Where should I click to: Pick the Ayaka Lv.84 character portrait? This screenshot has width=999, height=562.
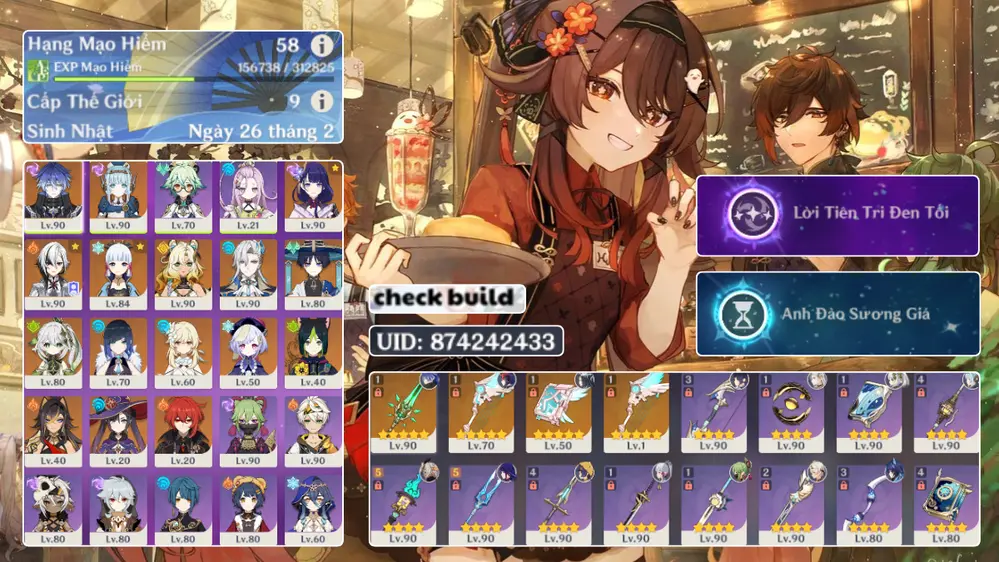tap(118, 273)
